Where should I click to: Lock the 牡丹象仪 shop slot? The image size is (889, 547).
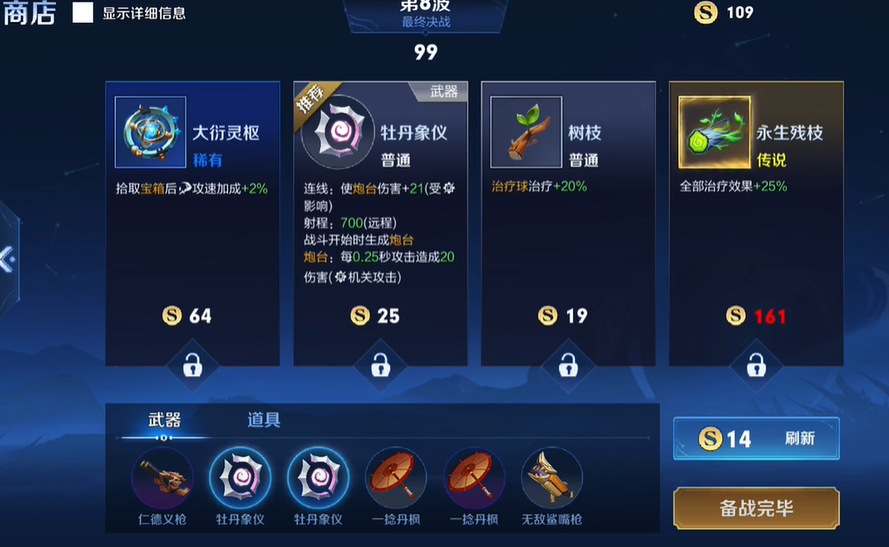point(380,366)
